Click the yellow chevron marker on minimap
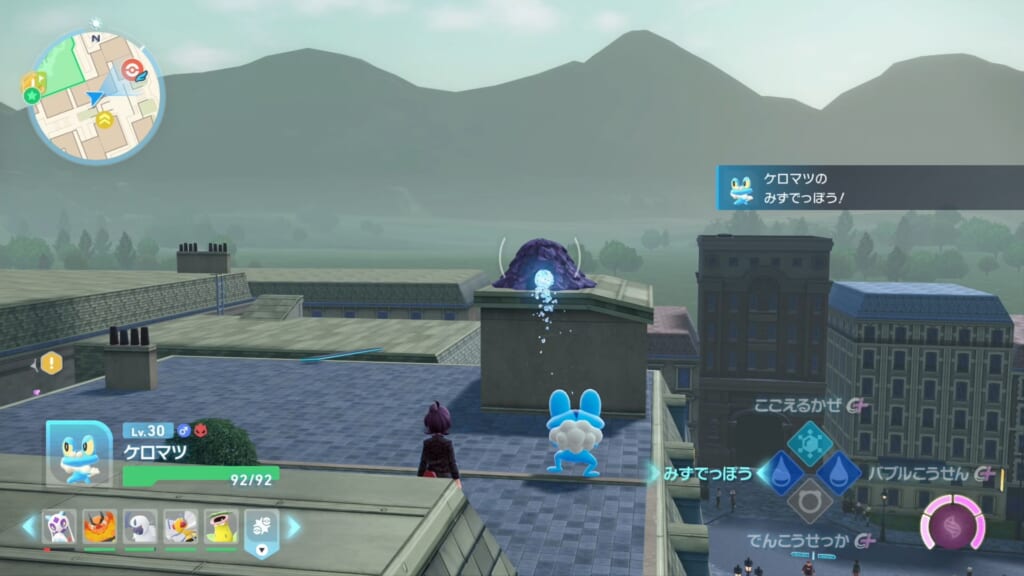This screenshot has height=576, width=1024. (x=105, y=120)
